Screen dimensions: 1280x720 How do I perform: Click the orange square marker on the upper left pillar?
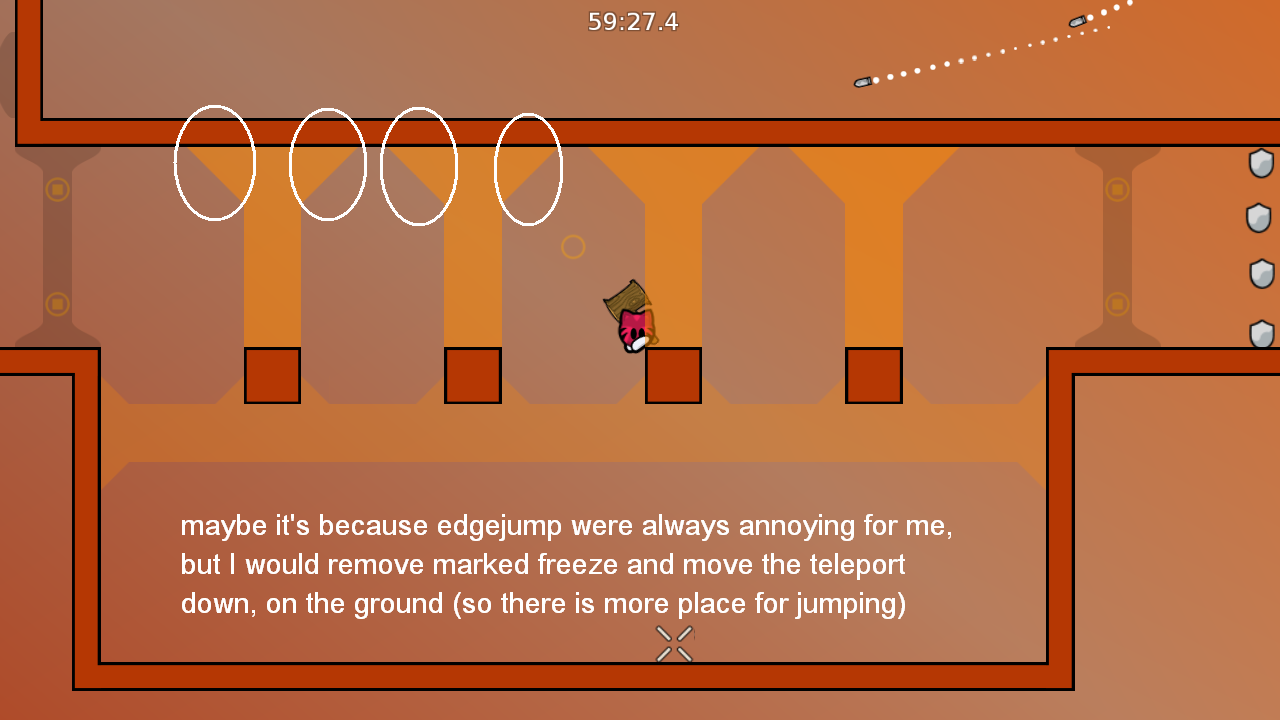click(x=58, y=188)
